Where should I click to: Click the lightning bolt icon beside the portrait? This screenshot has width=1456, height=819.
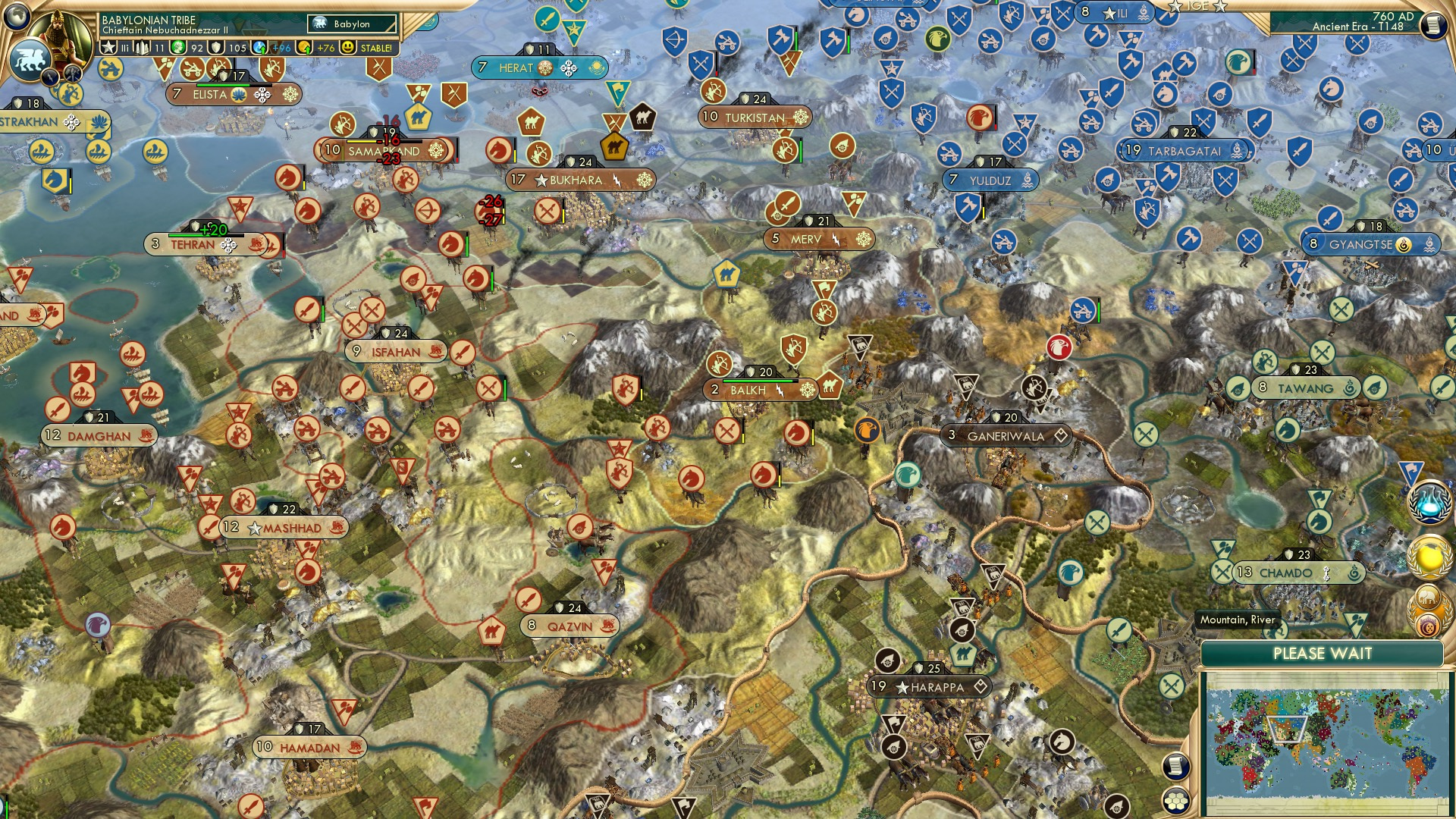click(49, 77)
